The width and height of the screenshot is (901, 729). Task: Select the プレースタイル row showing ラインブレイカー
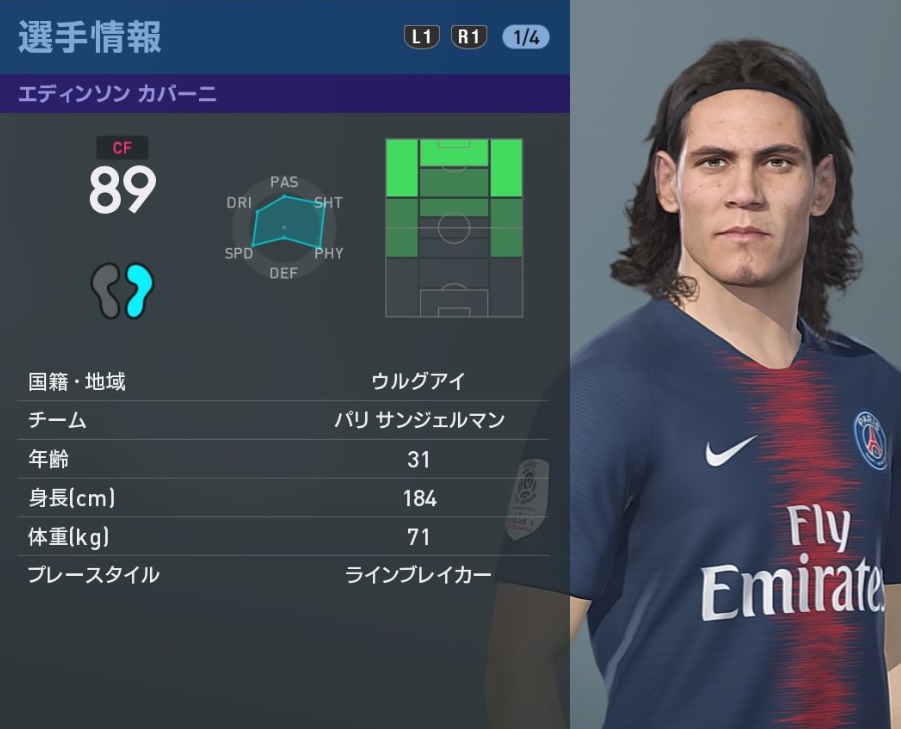click(285, 575)
